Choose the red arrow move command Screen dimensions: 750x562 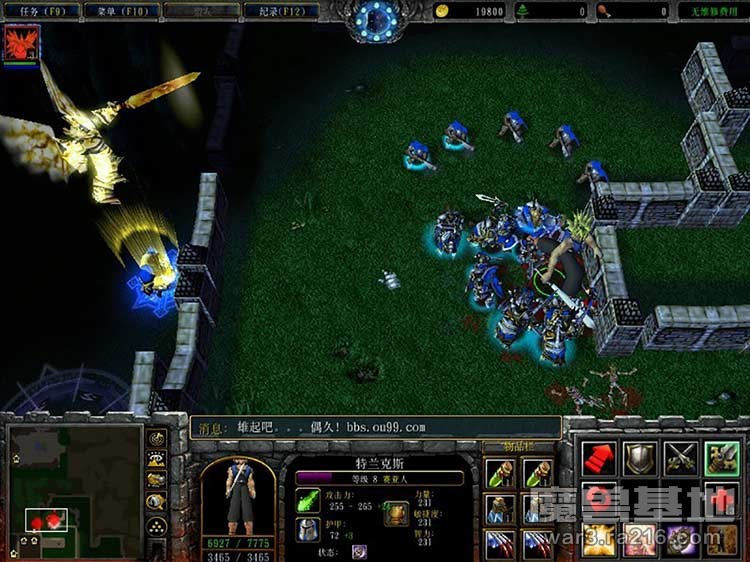pyautogui.click(x=599, y=459)
